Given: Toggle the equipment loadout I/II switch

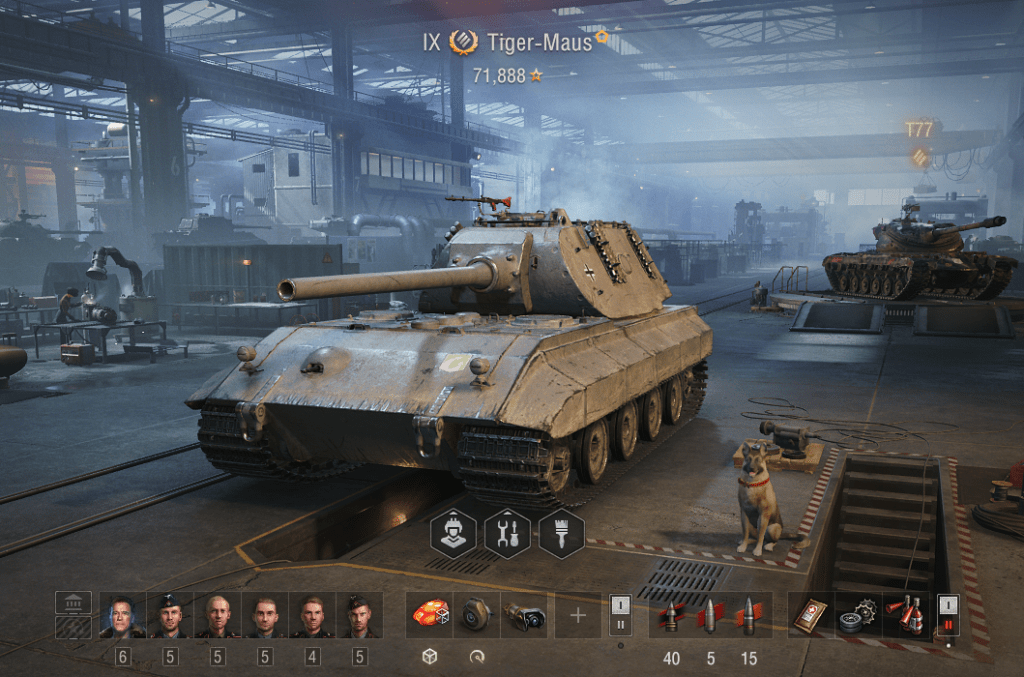Looking at the screenshot, I should click(x=620, y=615).
